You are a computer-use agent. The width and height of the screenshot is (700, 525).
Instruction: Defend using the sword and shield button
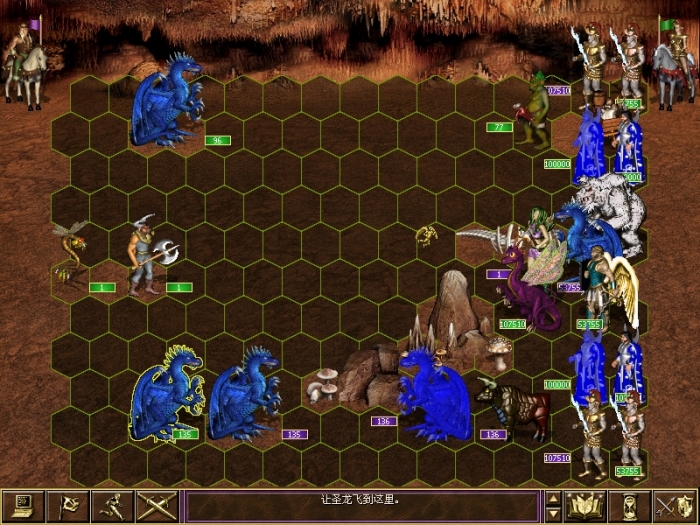pos(675,507)
